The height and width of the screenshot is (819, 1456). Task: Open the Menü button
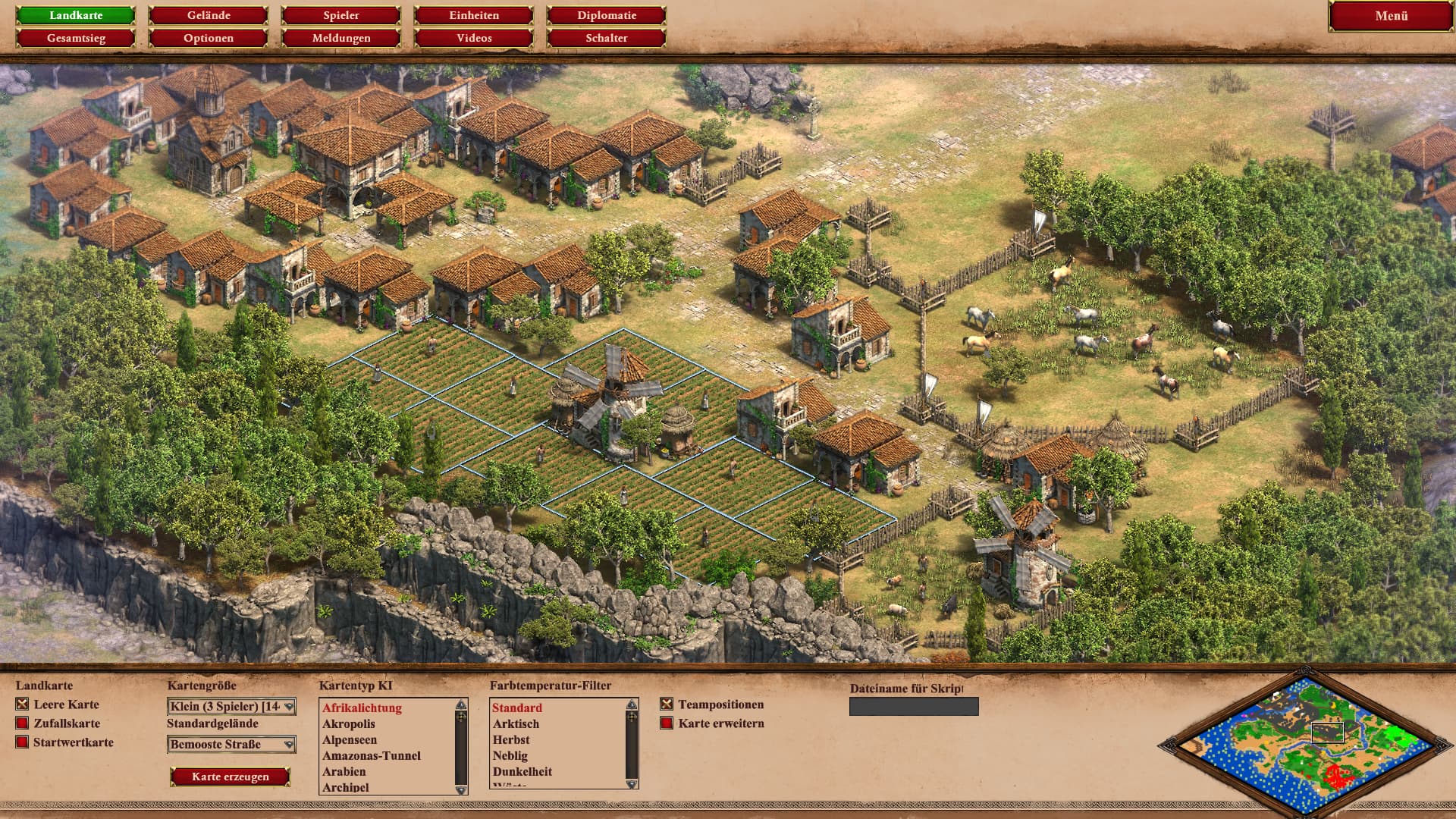tap(1391, 16)
